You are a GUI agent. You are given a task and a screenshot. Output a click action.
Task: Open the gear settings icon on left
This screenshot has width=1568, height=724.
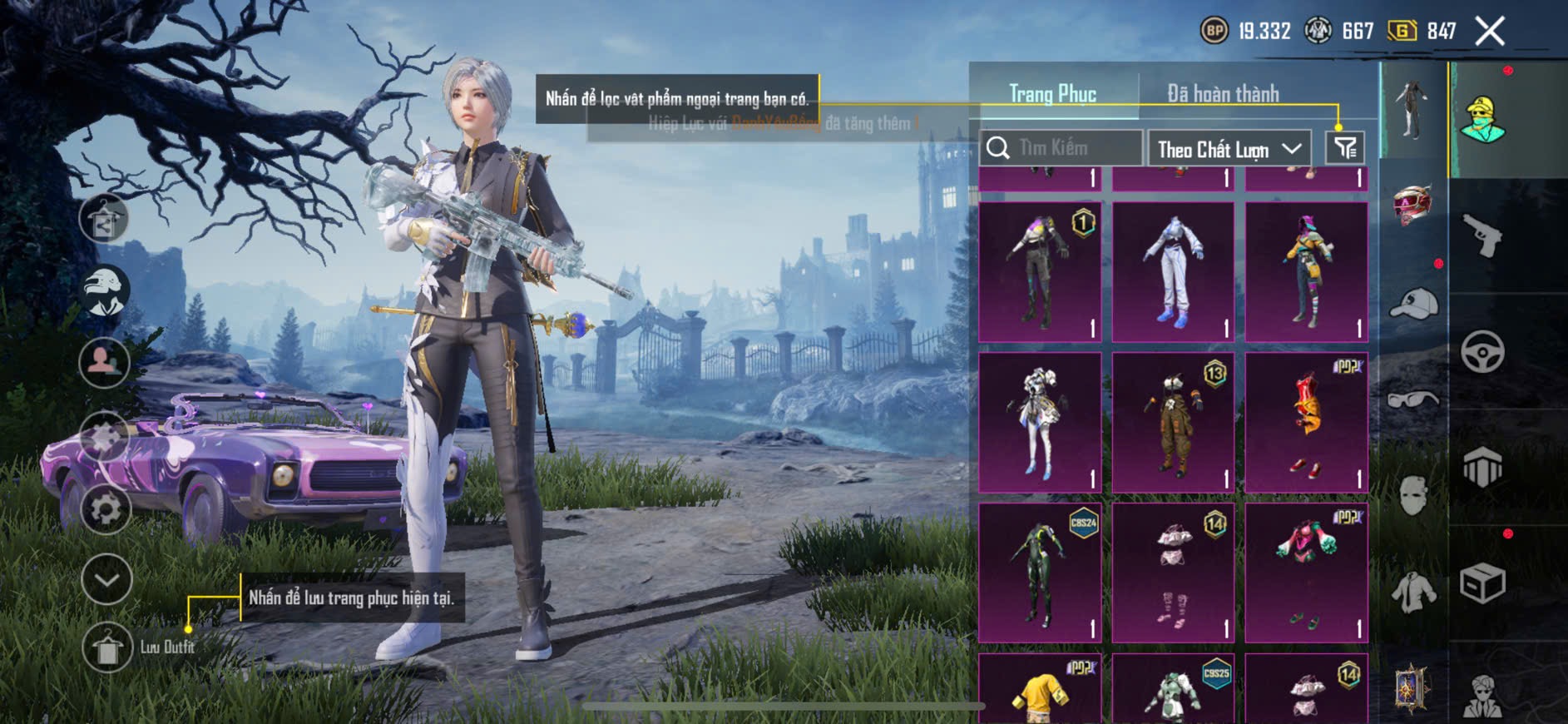point(106,508)
